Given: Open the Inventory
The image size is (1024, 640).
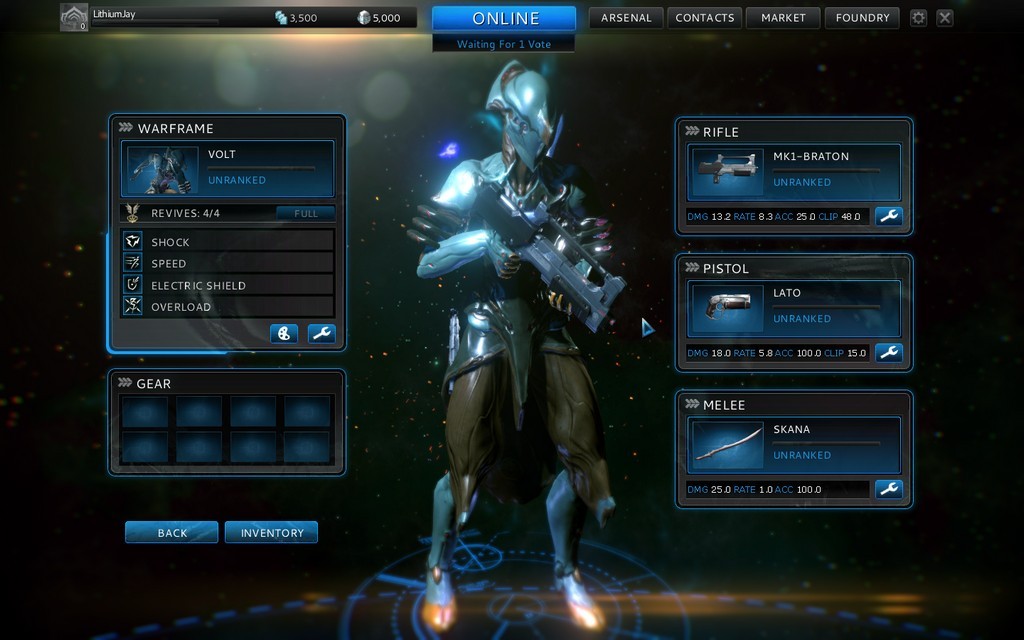Looking at the screenshot, I should click(271, 533).
